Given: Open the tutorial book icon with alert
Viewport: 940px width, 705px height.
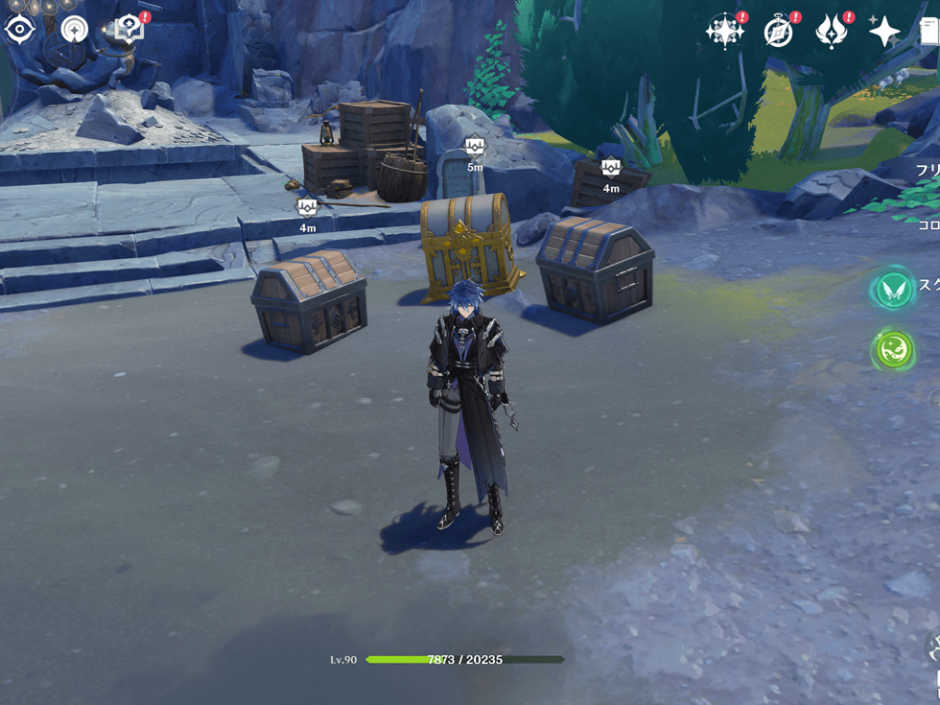Looking at the screenshot, I should [129, 28].
